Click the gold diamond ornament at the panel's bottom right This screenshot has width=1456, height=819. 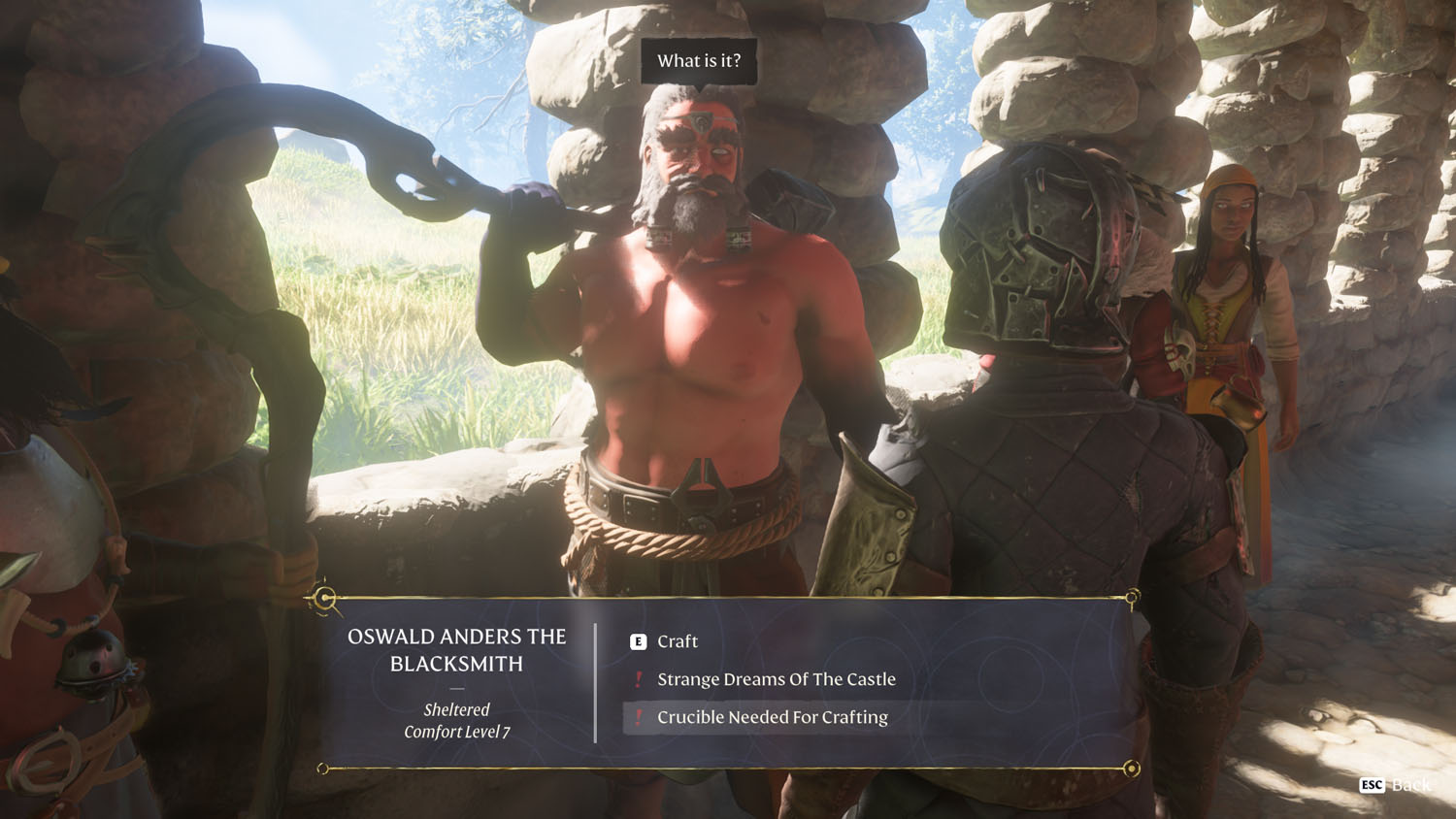(1130, 767)
